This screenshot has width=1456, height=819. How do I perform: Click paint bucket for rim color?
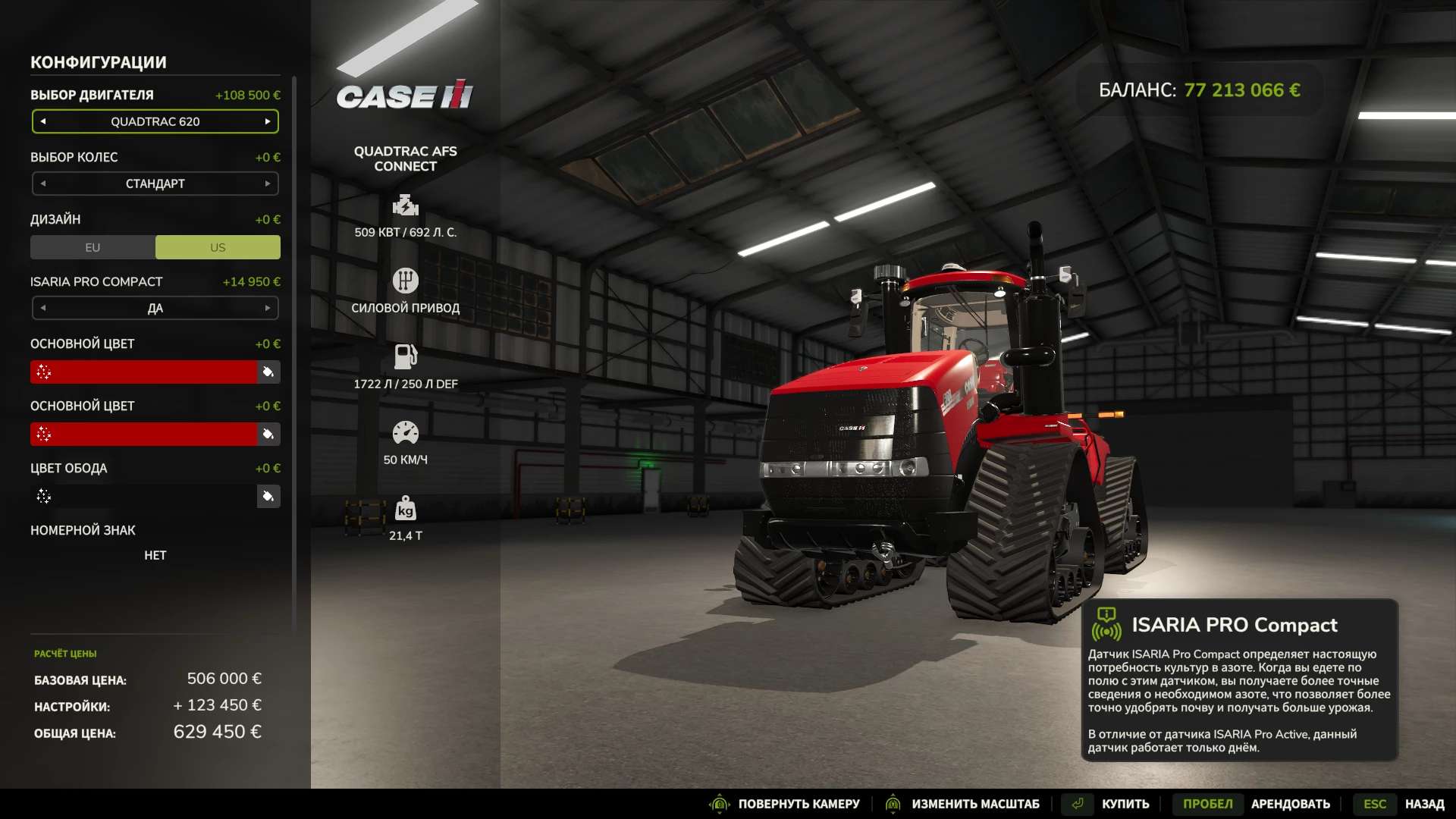pyautogui.click(x=268, y=496)
